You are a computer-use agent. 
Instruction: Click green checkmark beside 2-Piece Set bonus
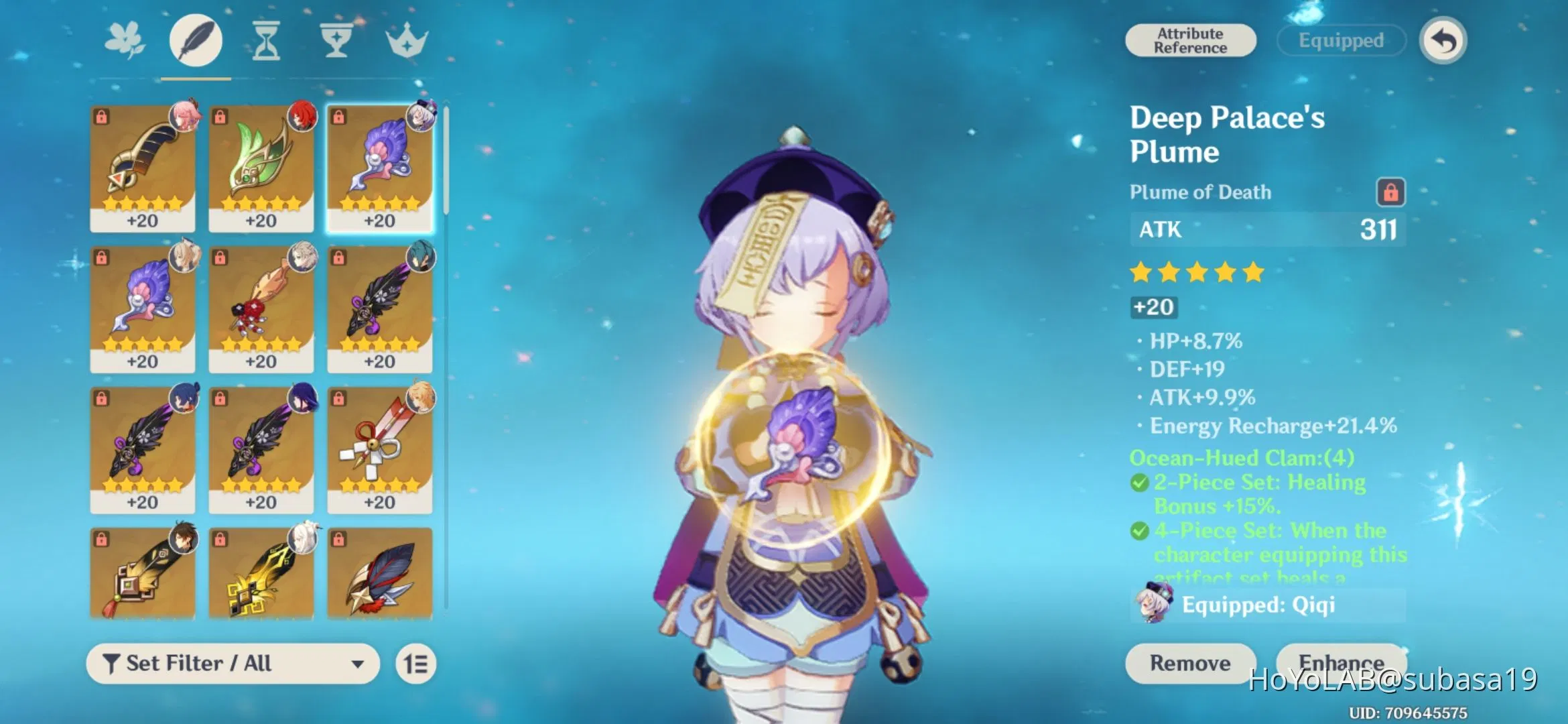click(1139, 482)
